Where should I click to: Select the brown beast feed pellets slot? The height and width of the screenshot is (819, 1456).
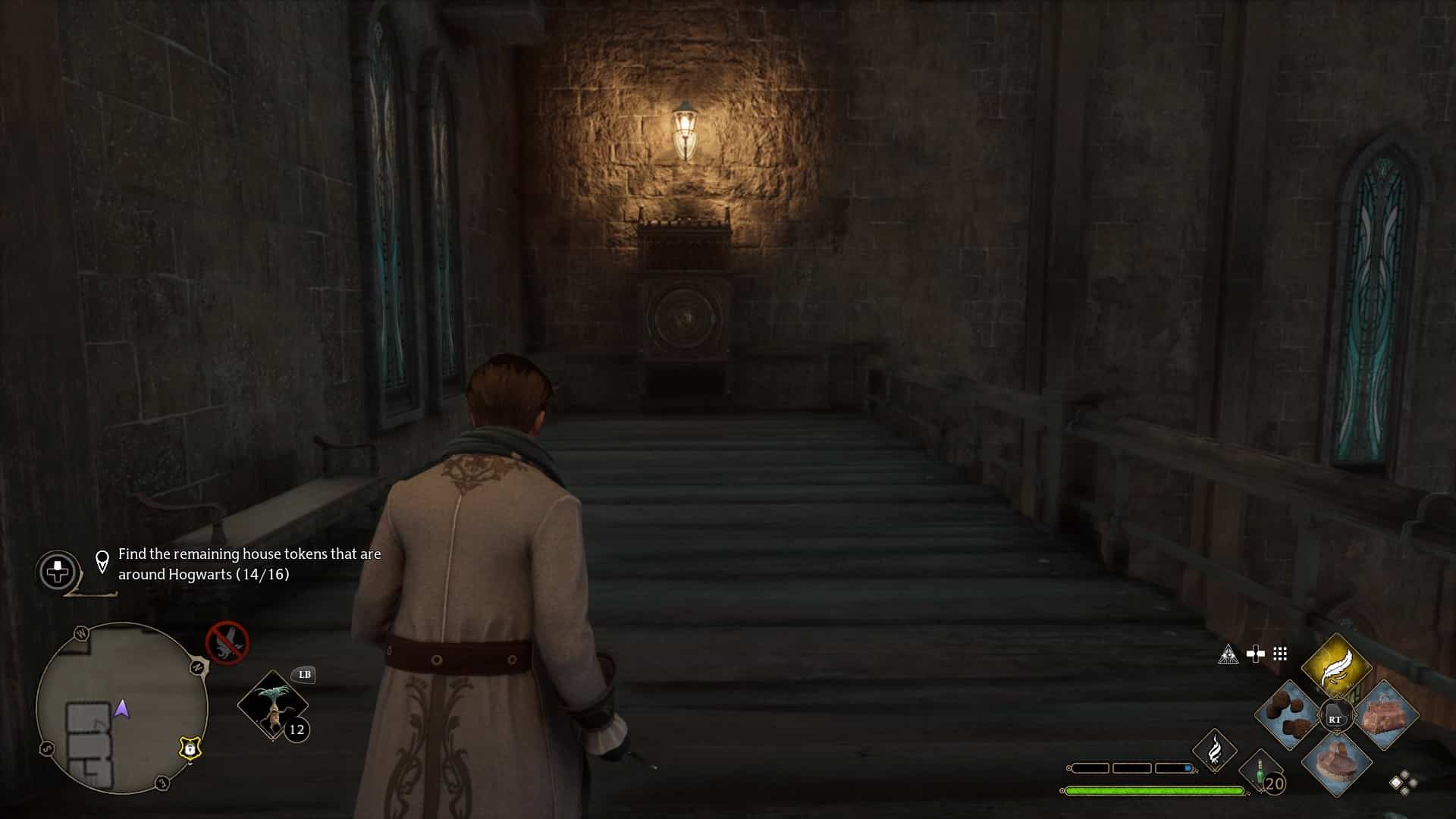click(1289, 717)
